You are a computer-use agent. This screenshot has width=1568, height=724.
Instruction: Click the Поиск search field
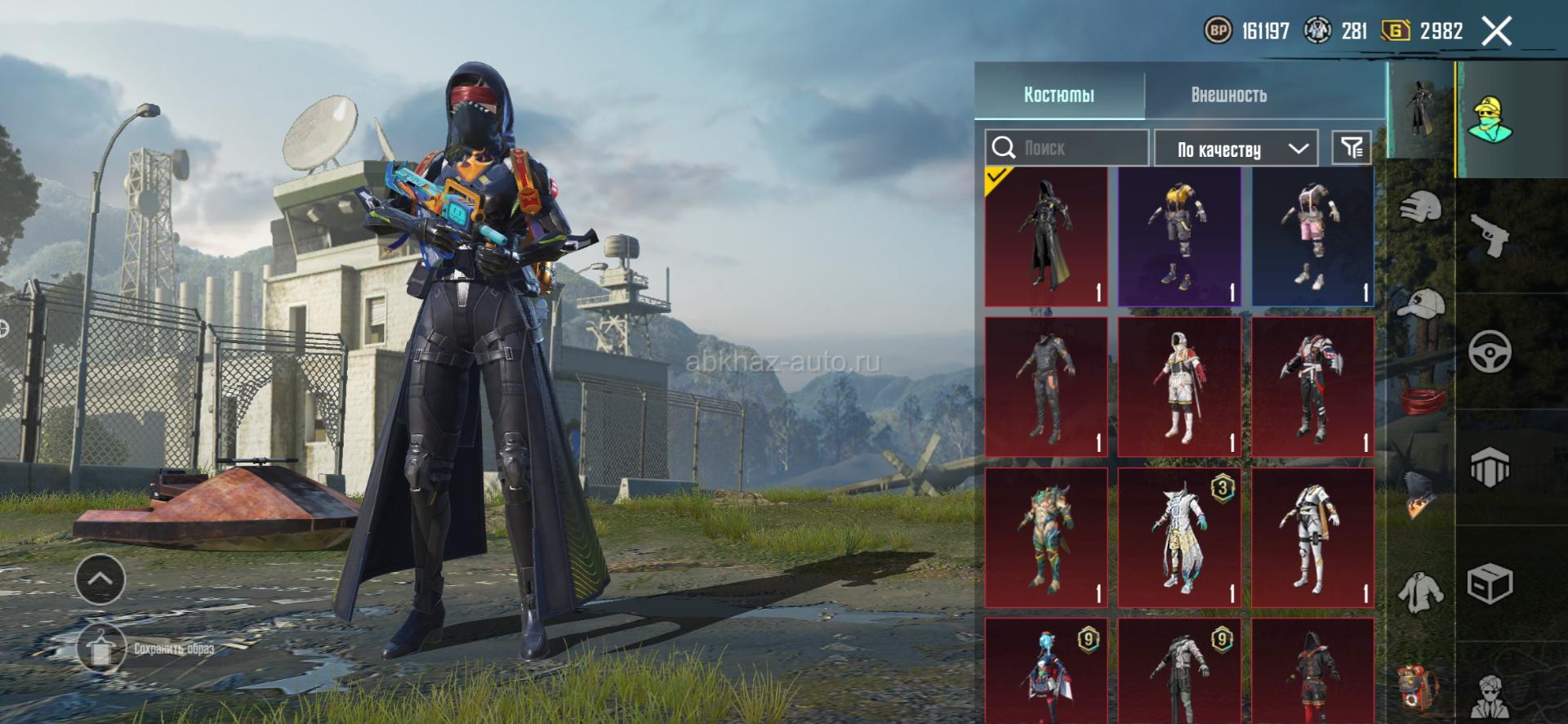click(1067, 148)
